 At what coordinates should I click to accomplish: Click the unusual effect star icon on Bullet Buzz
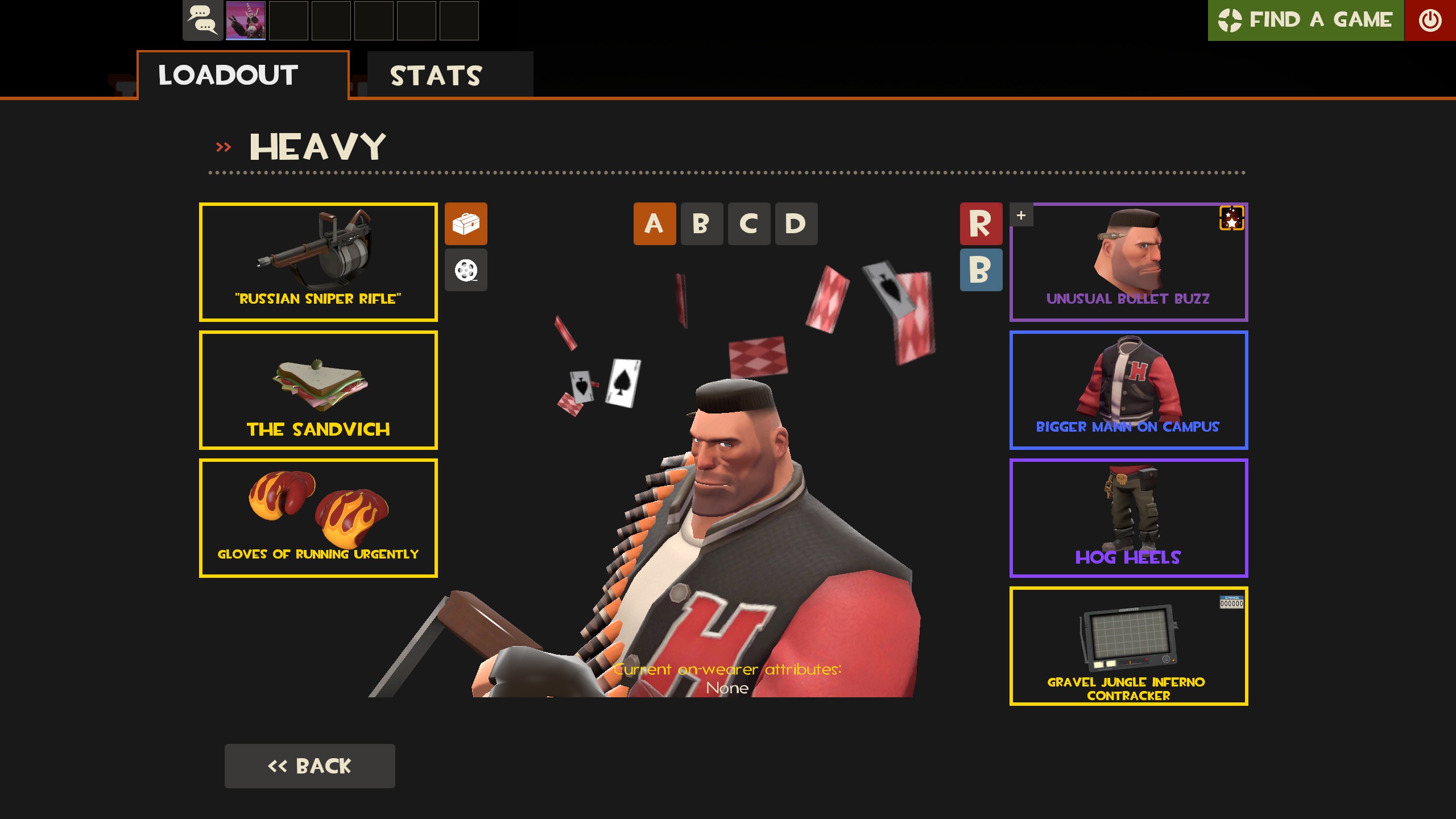pyautogui.click(x=1232, y=219)
